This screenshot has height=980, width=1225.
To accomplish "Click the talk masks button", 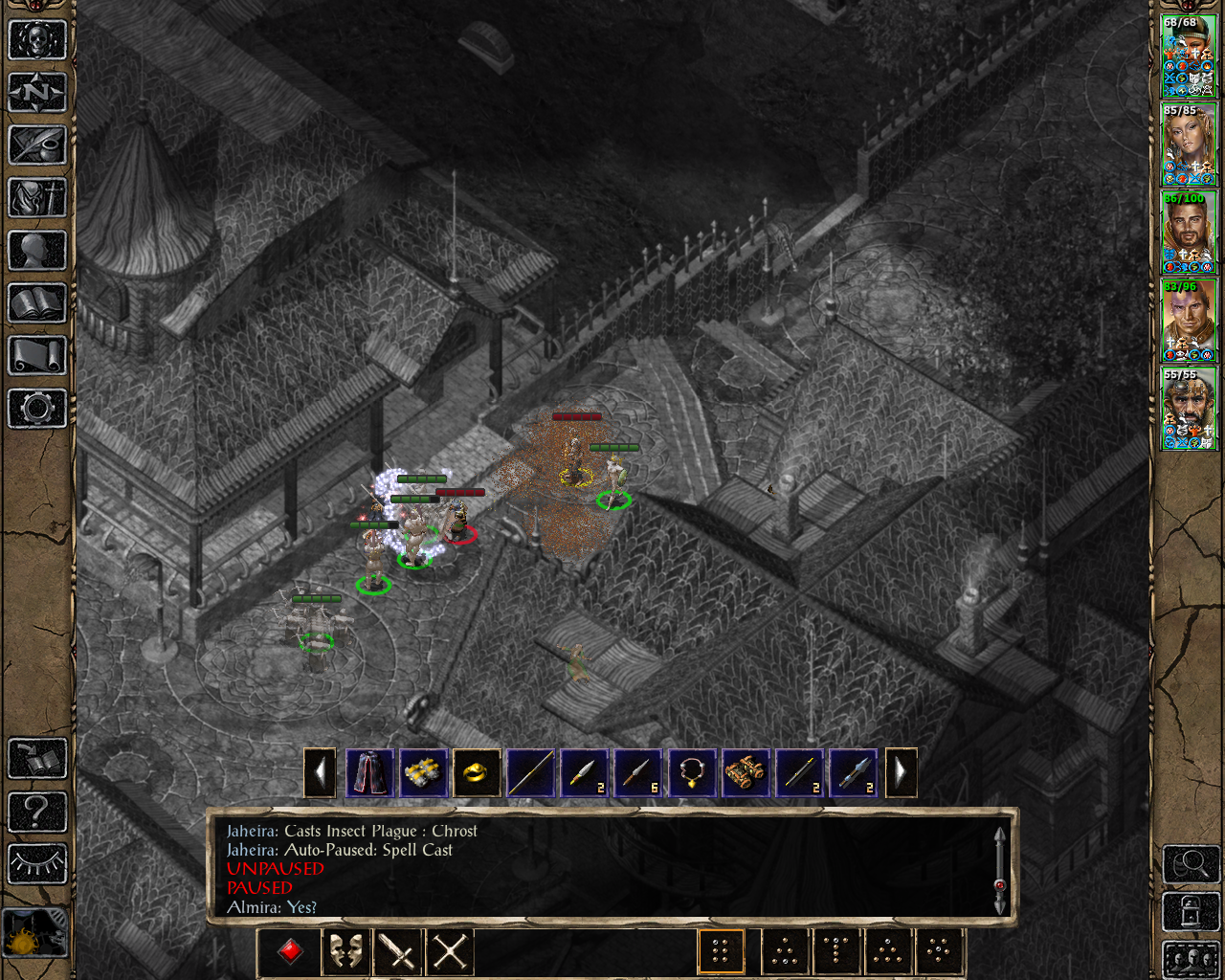I will tap(345, 952).
